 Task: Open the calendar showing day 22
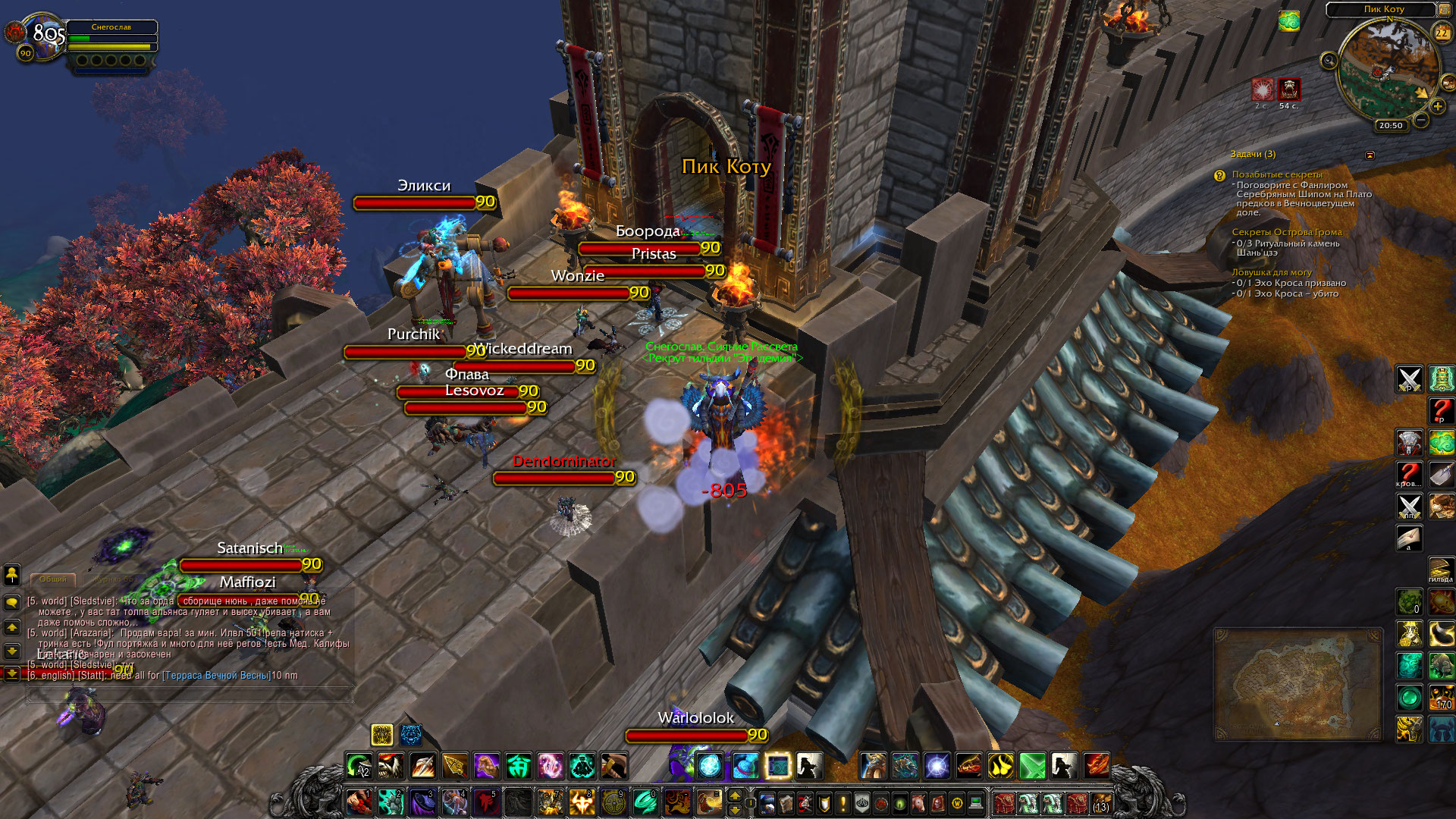click(x=1442, y=33)
